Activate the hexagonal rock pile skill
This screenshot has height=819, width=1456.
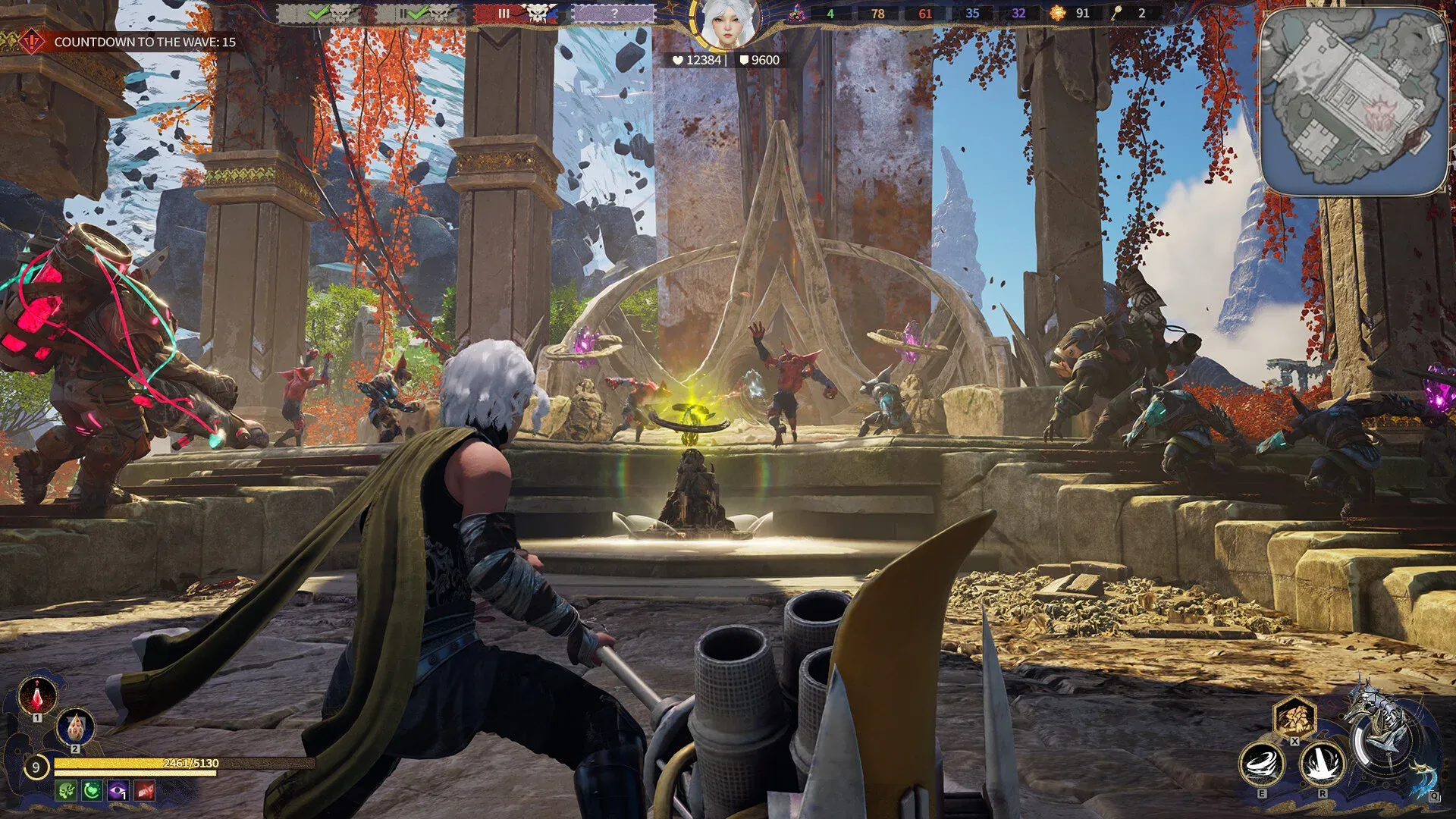[1294, 715]
